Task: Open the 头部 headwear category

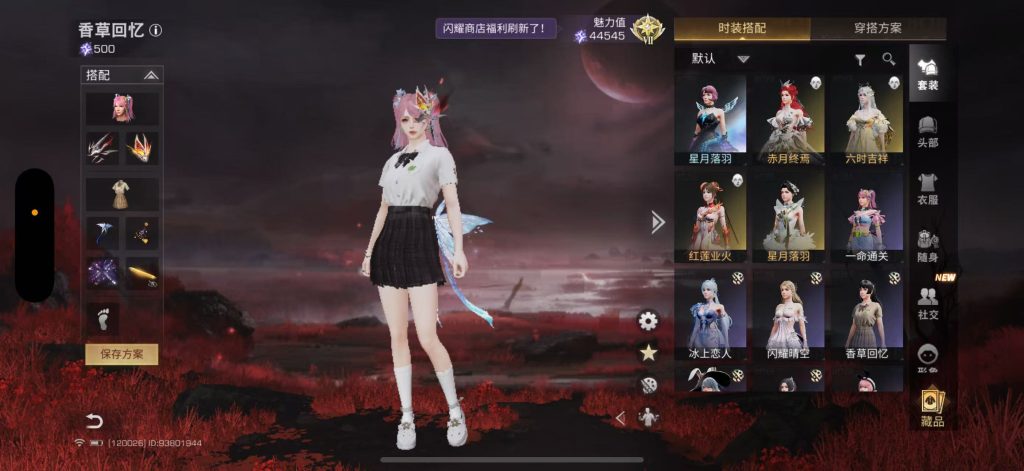Action: point(927,130)
